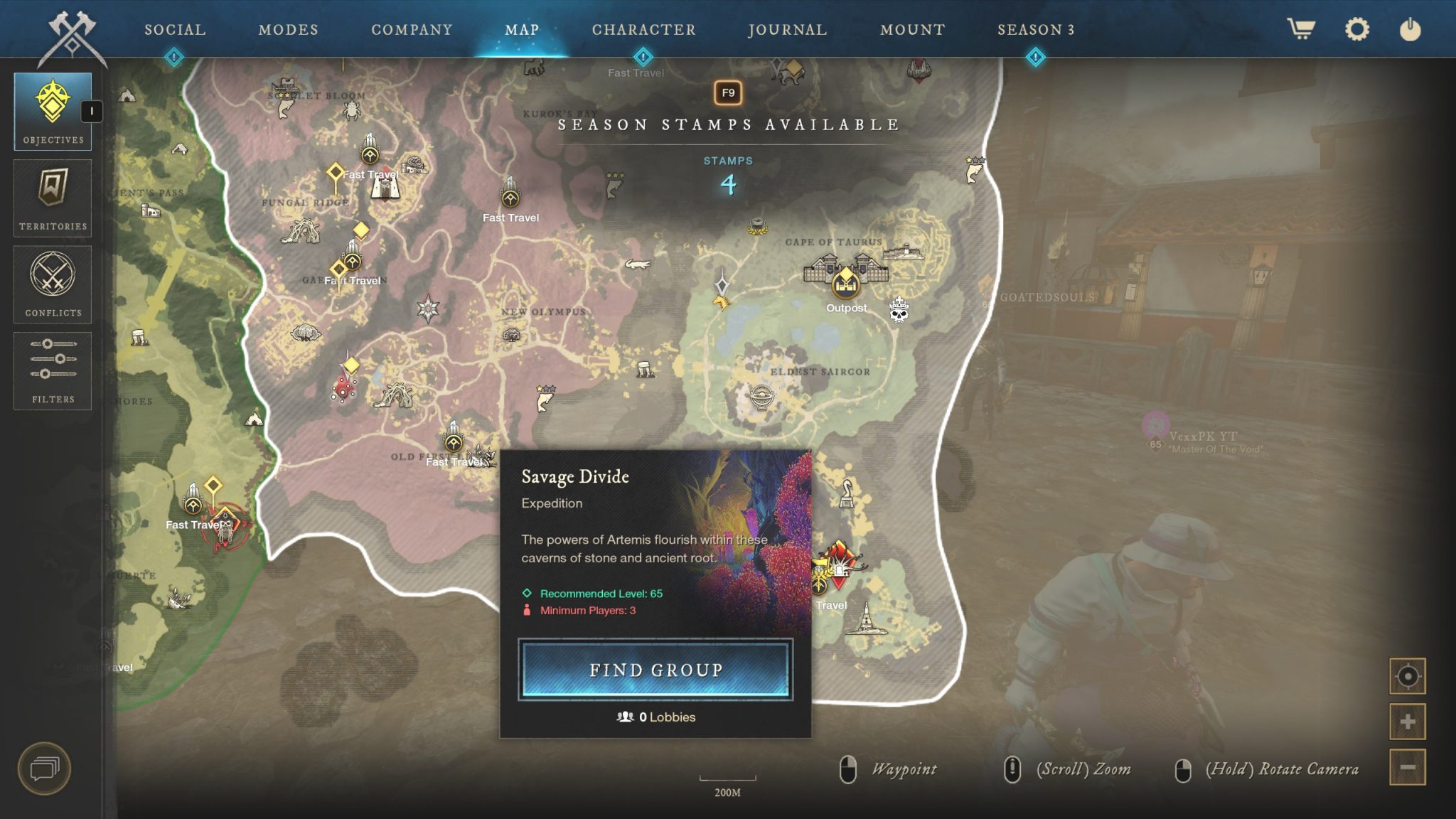Open the Journal menu
The image size is (1456, 819).
pos(786,30)
